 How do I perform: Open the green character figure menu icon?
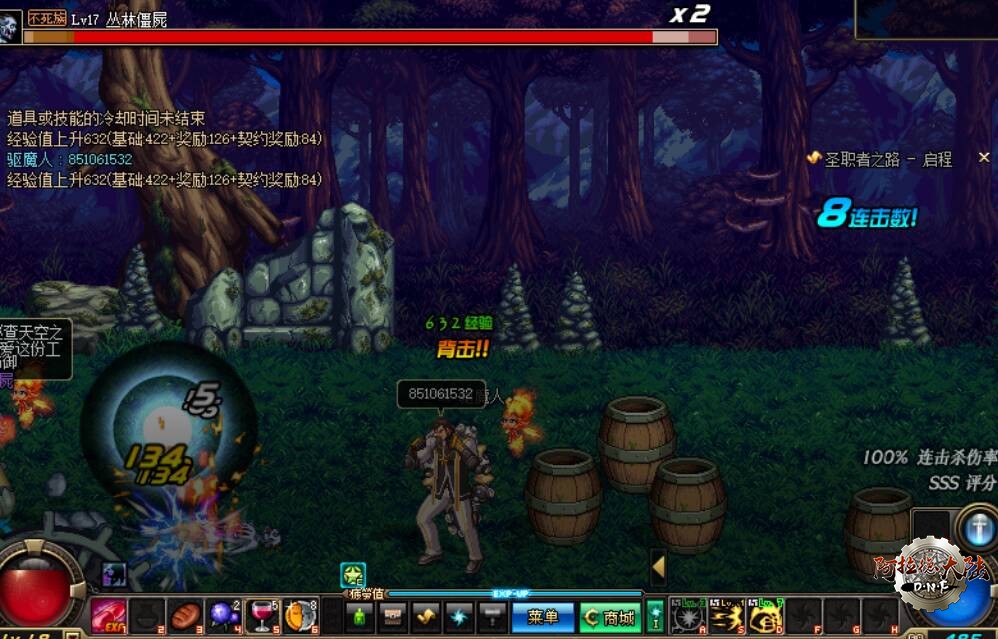click(x=361, y=618)
